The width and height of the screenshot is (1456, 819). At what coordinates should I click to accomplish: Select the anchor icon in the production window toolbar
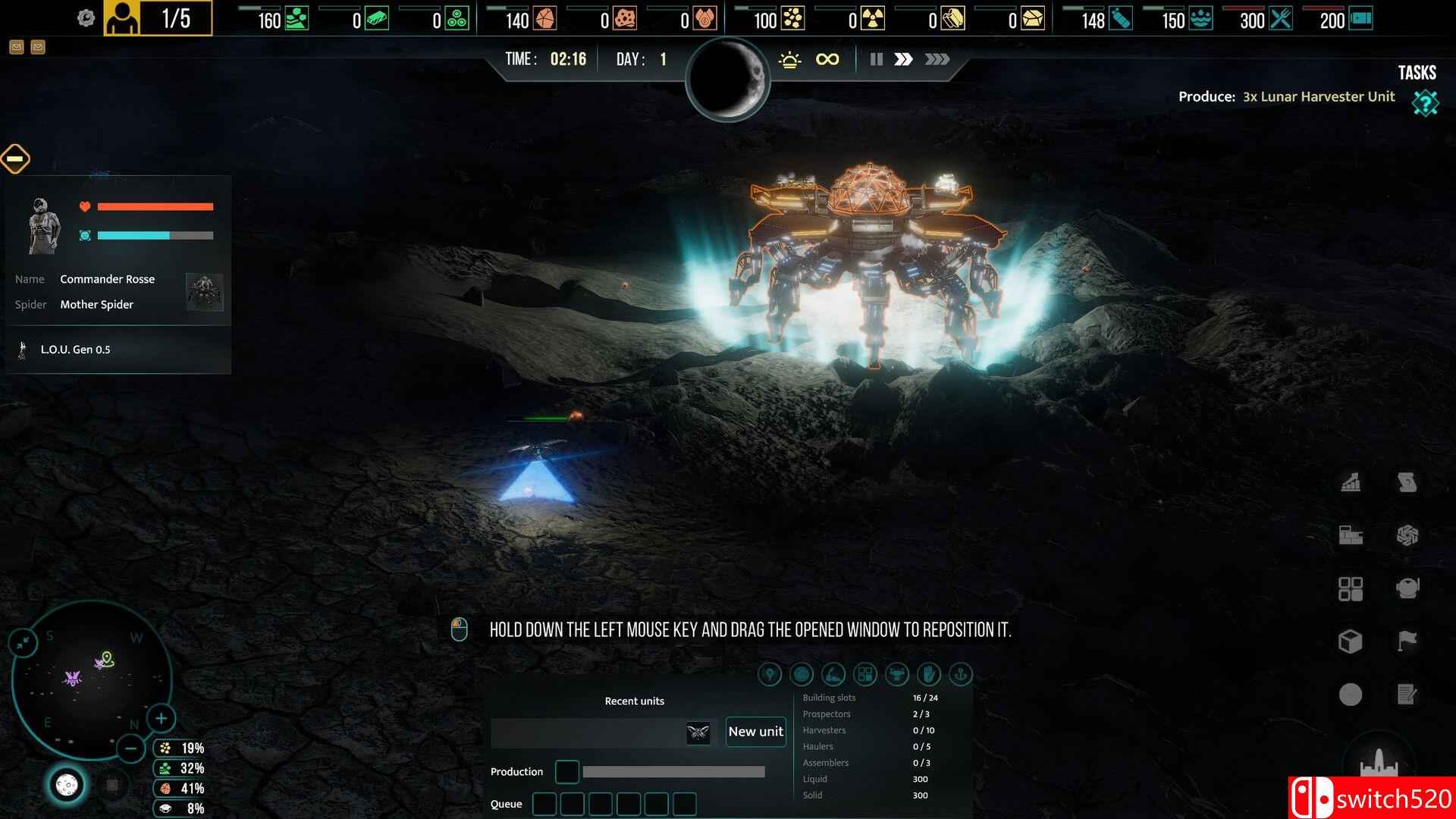point(961,674)
